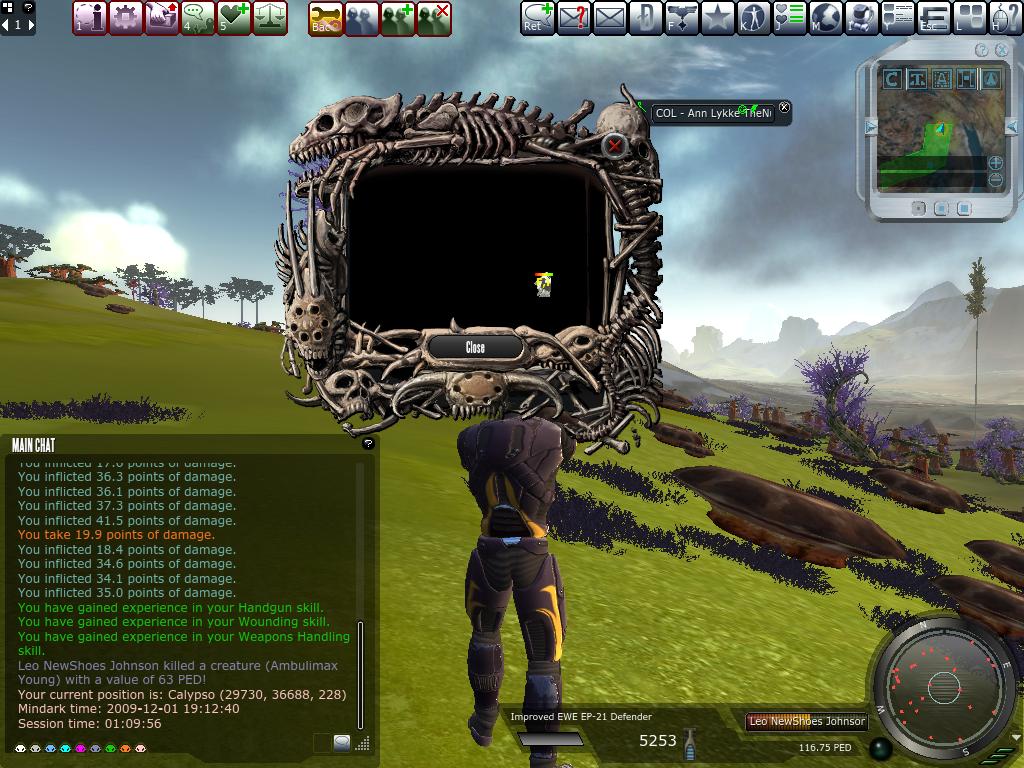Click the wrench repair icon
This screenshot has width=1024, height=768.
[x=326, y=17]
